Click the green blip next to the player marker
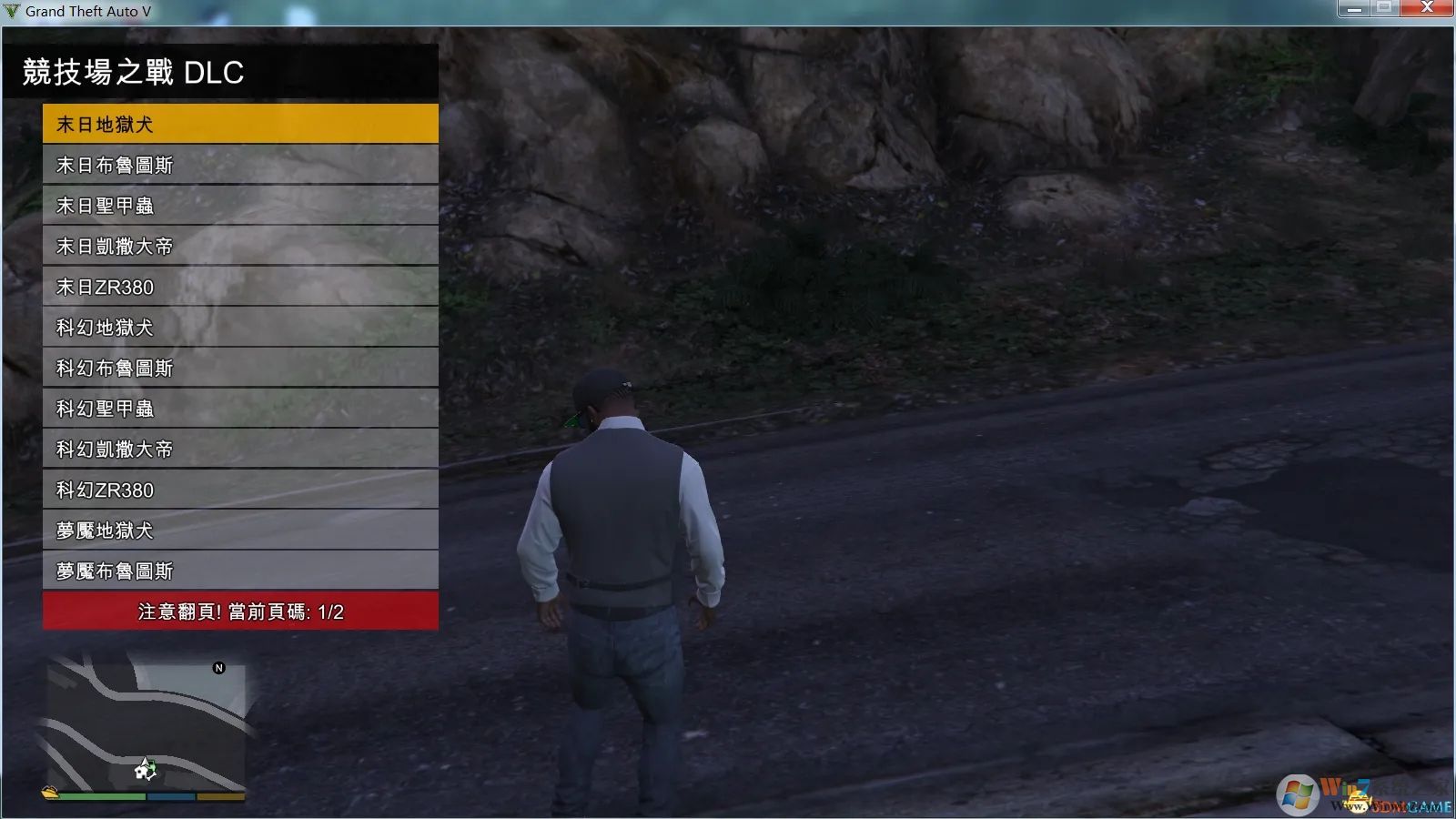This screenshot has height=819, width=1456. (153, 765)
